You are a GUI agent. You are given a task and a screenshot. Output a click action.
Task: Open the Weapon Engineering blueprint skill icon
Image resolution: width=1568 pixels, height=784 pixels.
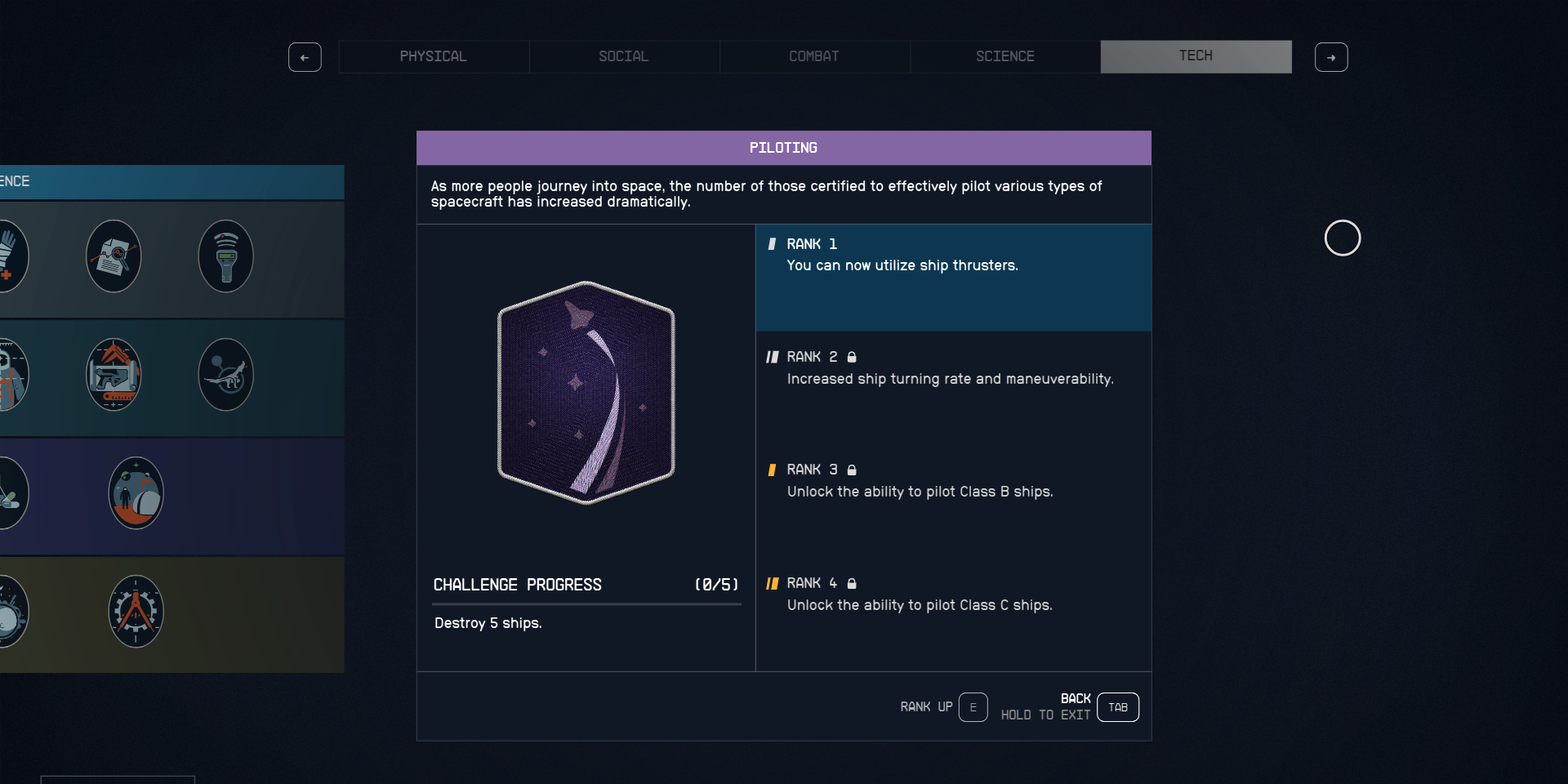[x=114, y=374]
